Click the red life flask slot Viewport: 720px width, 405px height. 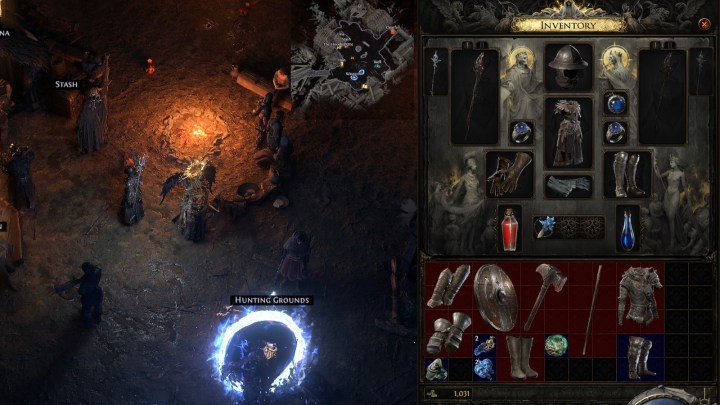tap(510, 227)
